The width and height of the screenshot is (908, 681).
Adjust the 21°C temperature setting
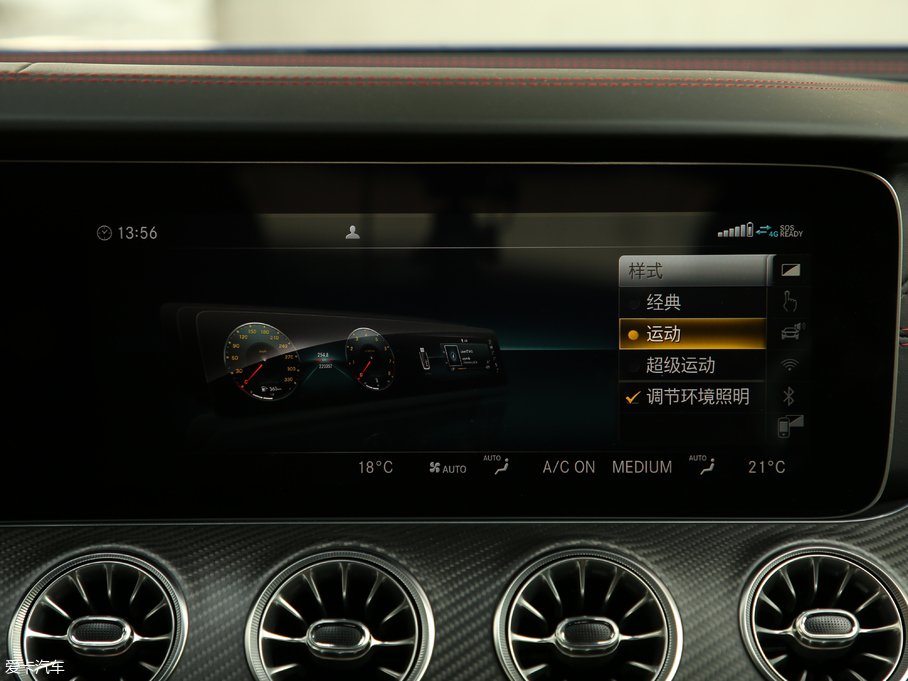[766, 467]
